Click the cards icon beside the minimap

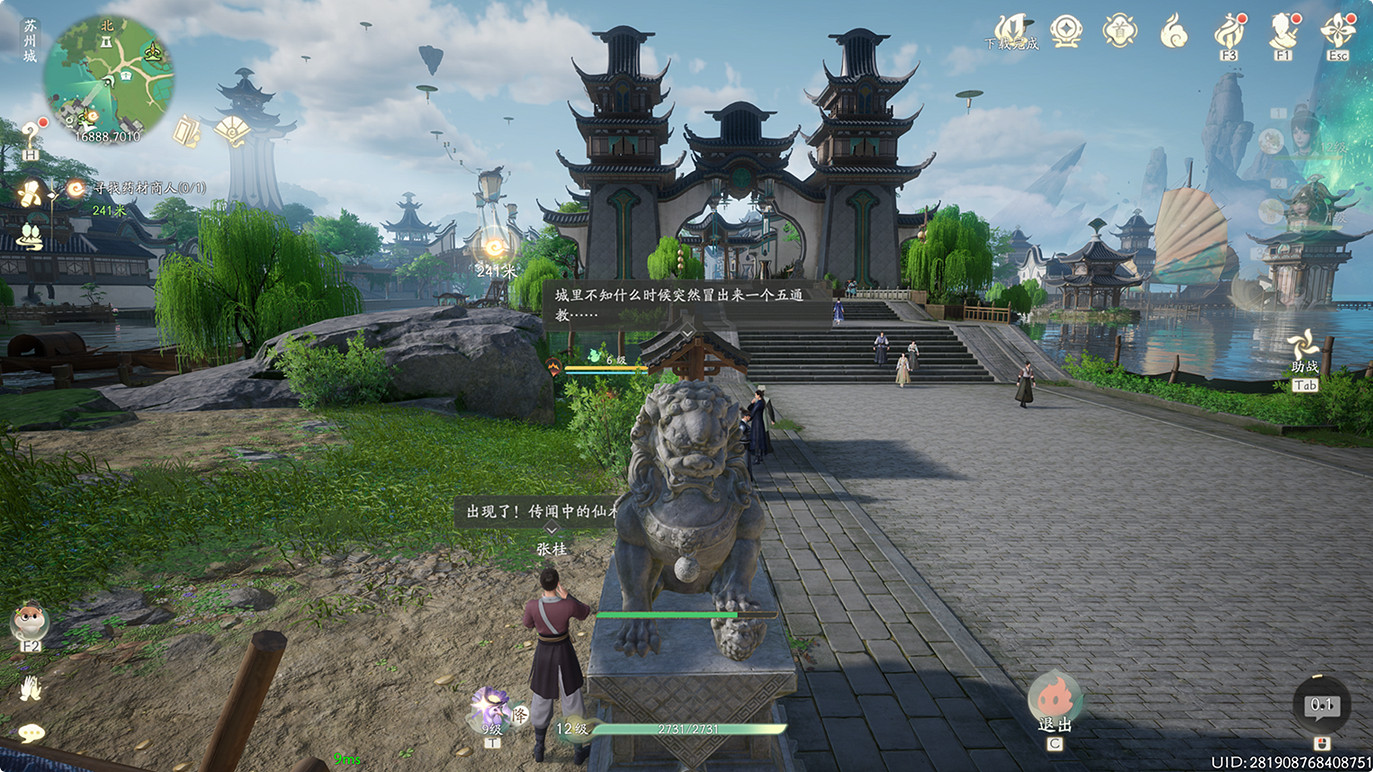(x=187, y=131)
